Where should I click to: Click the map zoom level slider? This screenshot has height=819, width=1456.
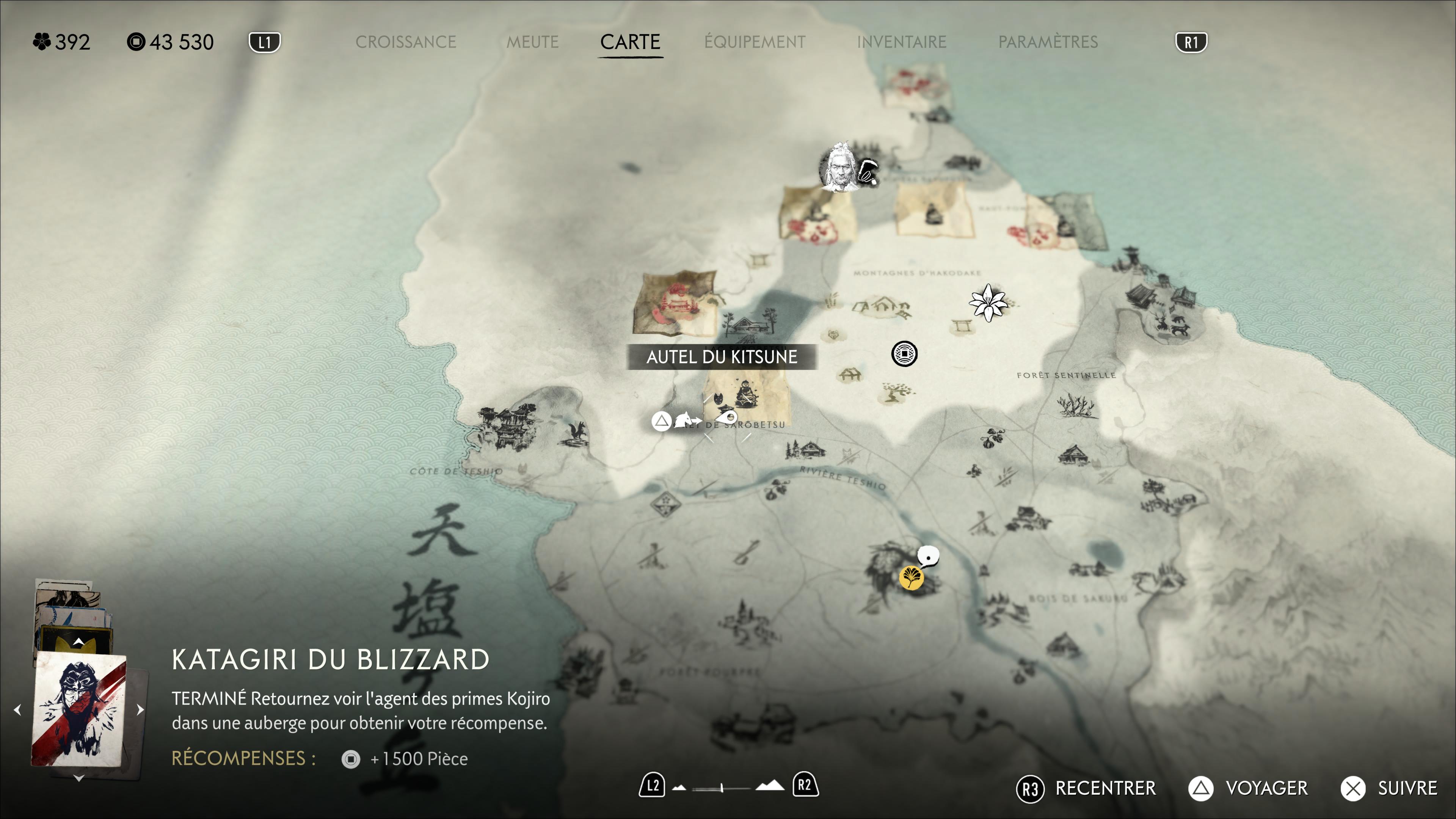pyautogui.click(x=722, y=788)
